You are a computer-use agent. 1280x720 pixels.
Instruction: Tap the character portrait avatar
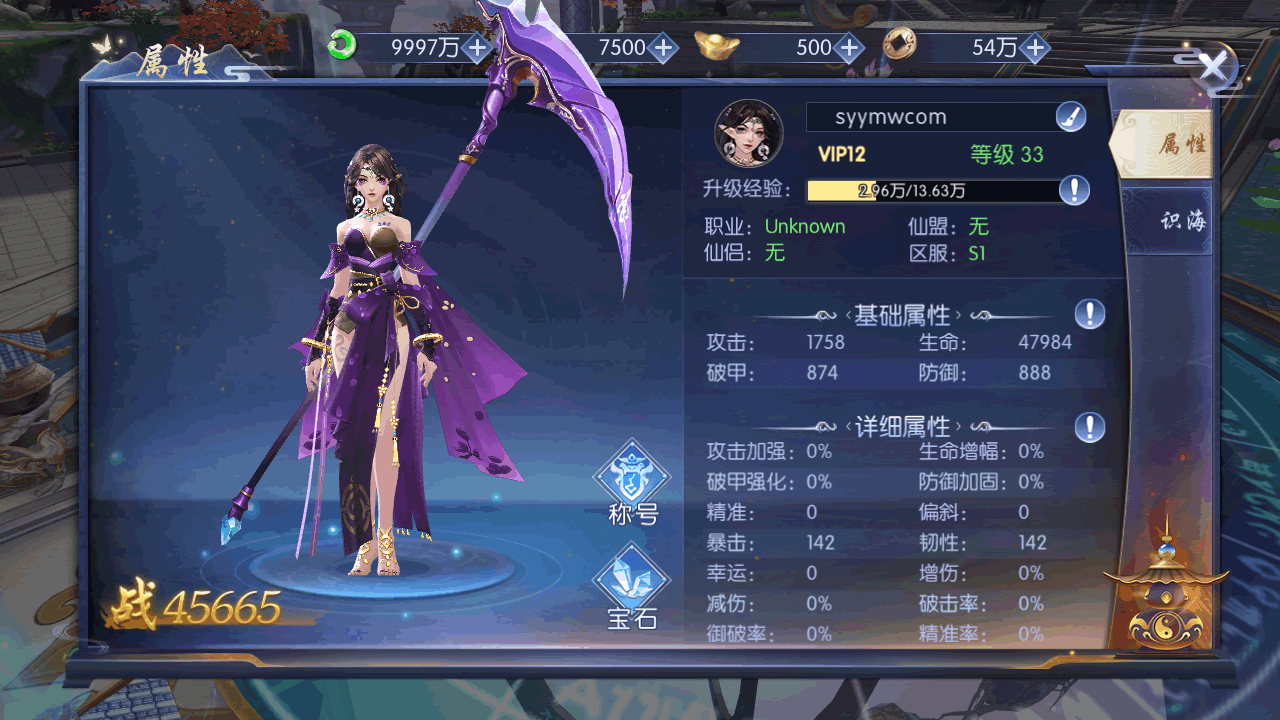click(x=748, y=133)
